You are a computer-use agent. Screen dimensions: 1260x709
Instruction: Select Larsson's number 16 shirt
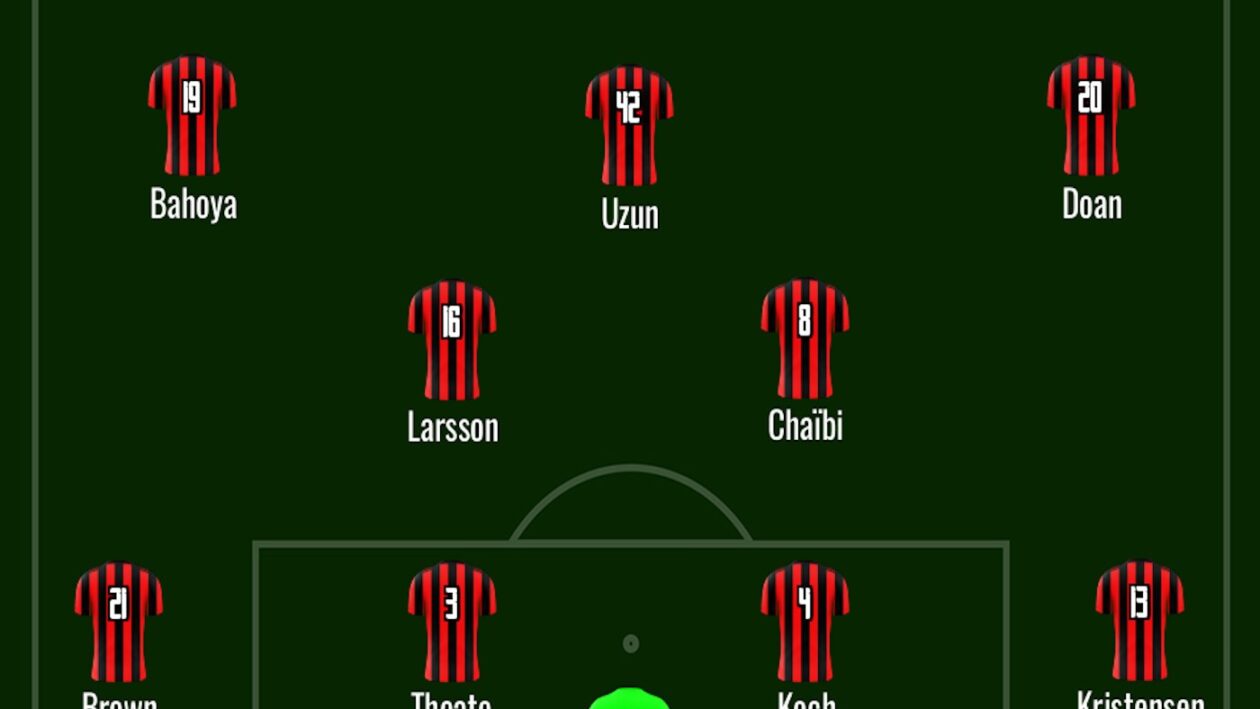point(452,339)
